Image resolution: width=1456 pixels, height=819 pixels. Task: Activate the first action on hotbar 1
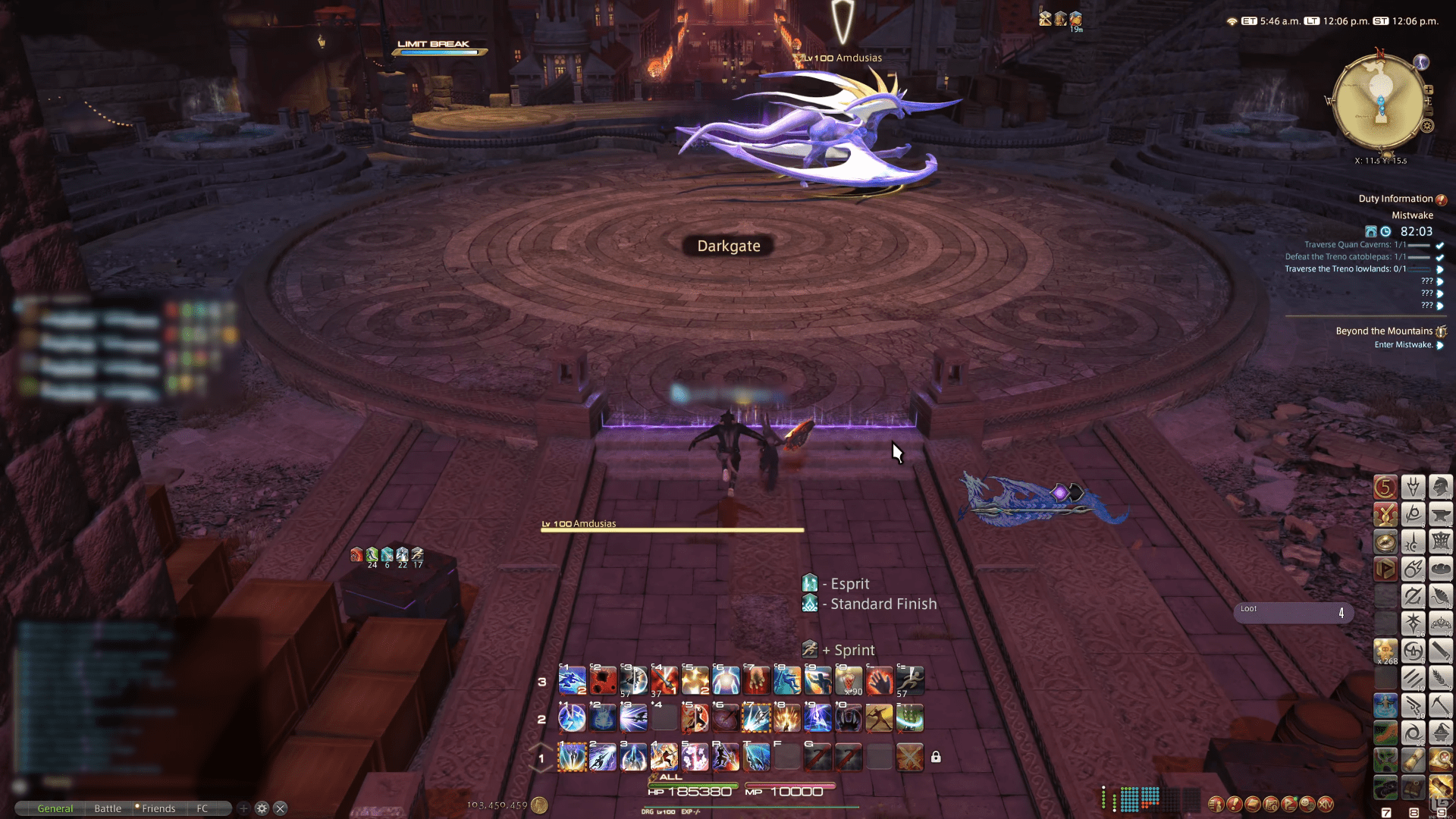point(572,757)
